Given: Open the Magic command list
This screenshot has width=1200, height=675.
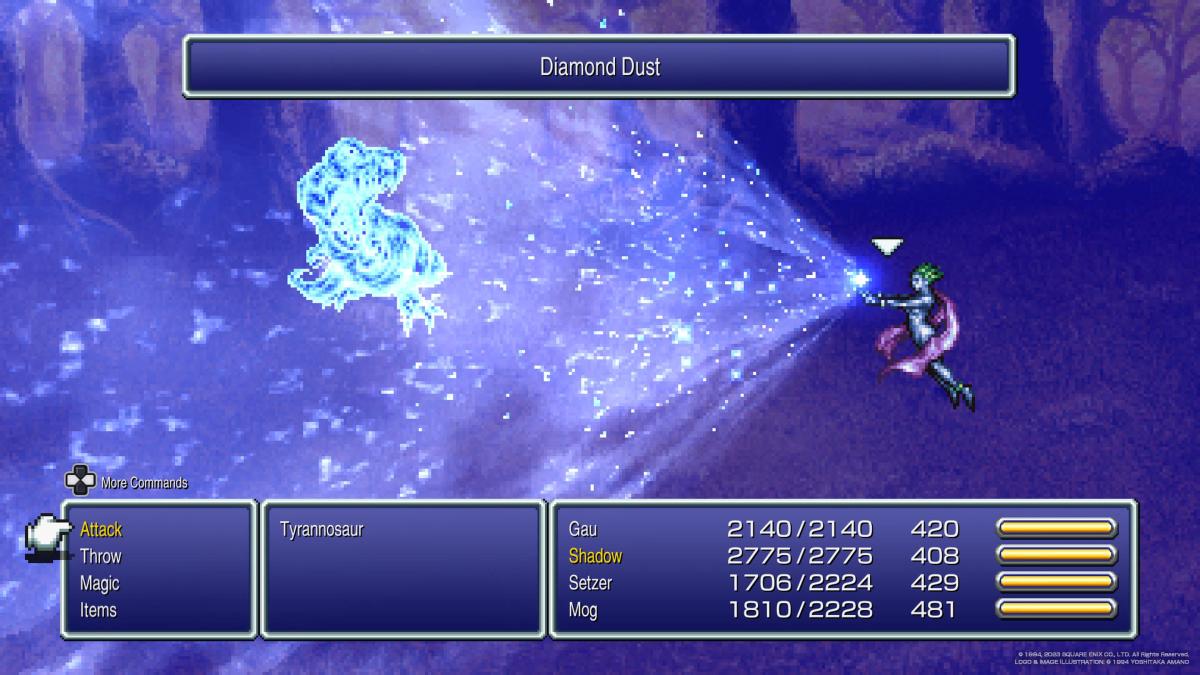Looking at the screenshot, I should tap(100, 584).
